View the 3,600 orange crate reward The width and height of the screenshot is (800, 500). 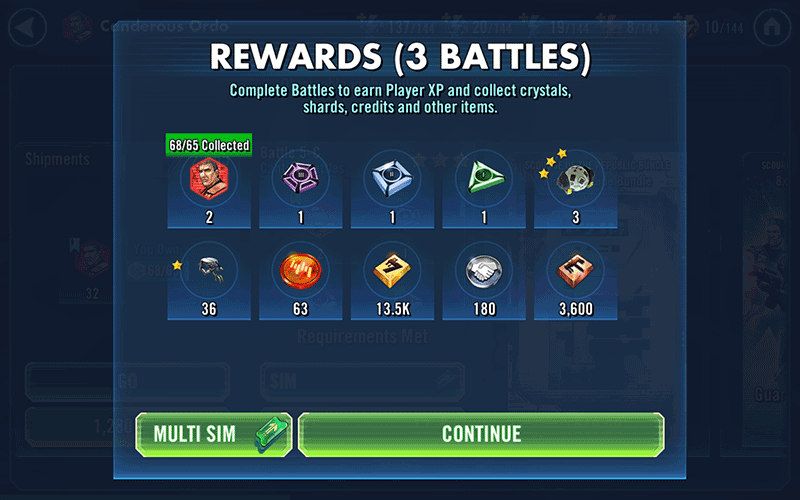point(575,270)
